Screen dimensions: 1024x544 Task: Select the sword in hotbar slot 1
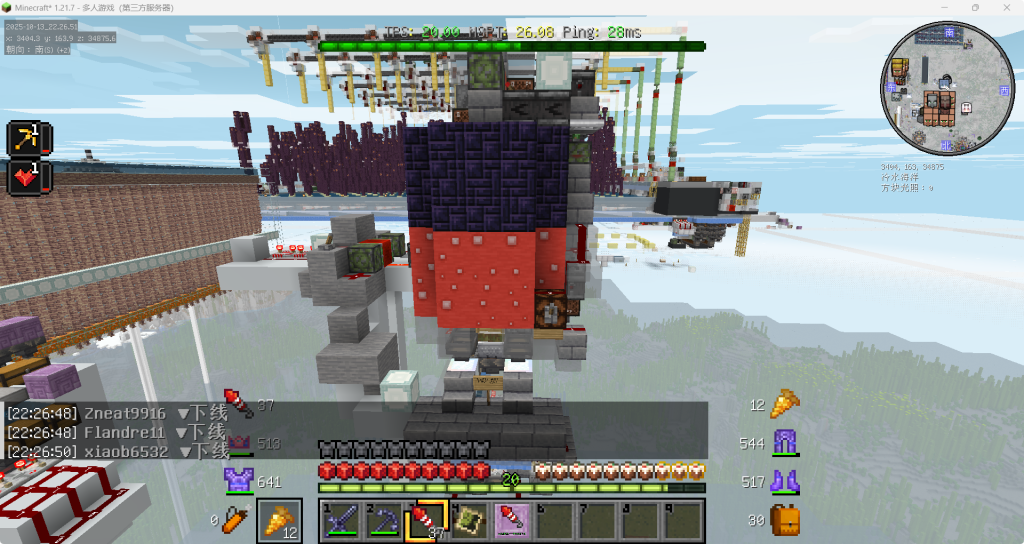point(343,520)
